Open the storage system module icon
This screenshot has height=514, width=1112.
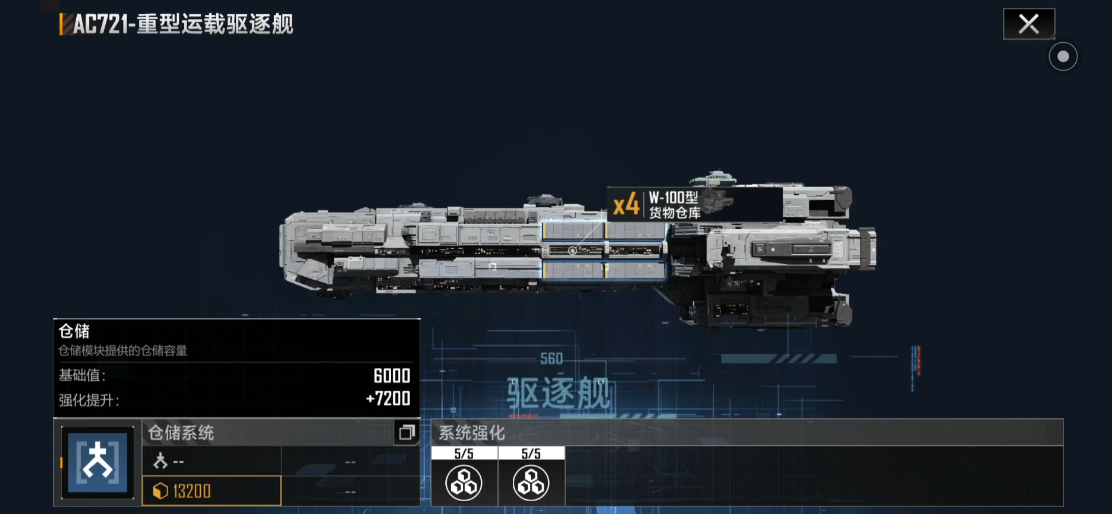click(x=98, y=463)
